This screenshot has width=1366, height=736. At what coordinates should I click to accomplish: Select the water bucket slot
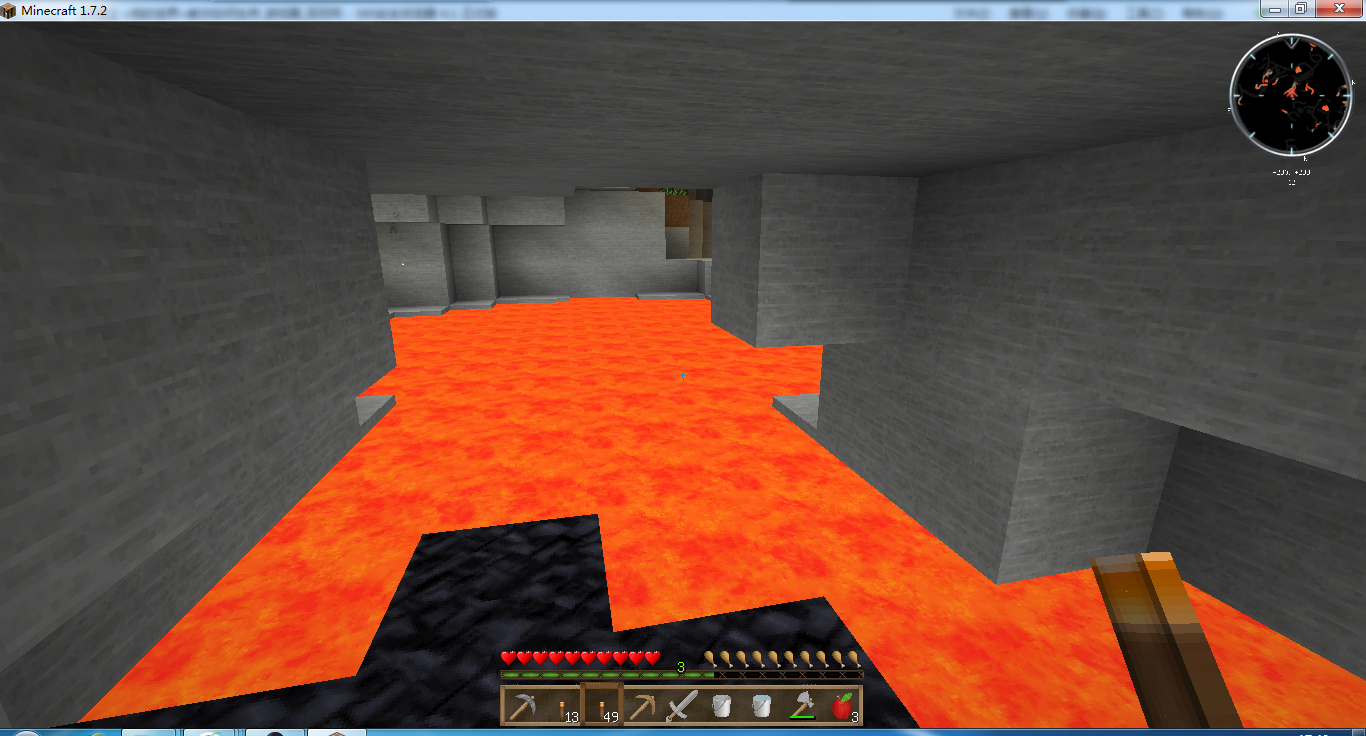tap(762, 706)
